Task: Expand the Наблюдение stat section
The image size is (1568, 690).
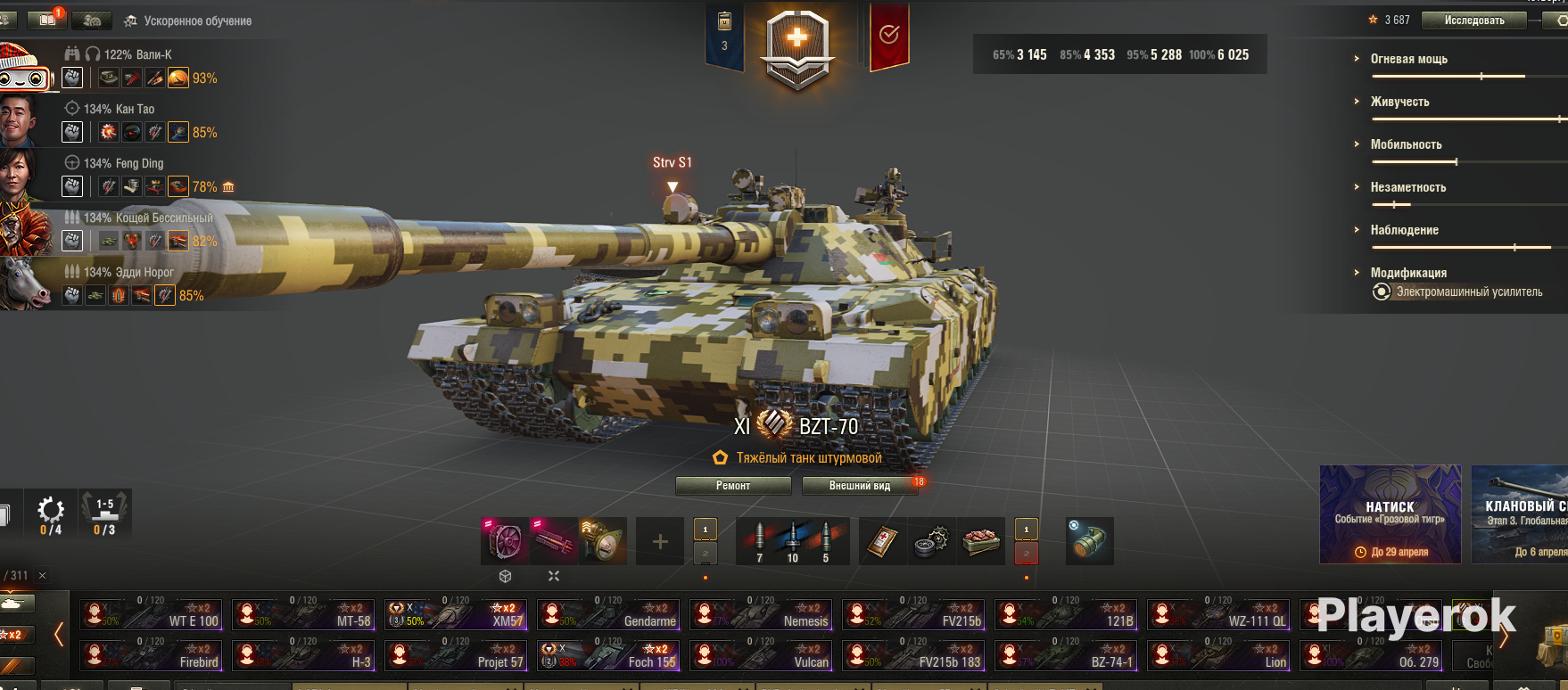Action: [1404, 230]
